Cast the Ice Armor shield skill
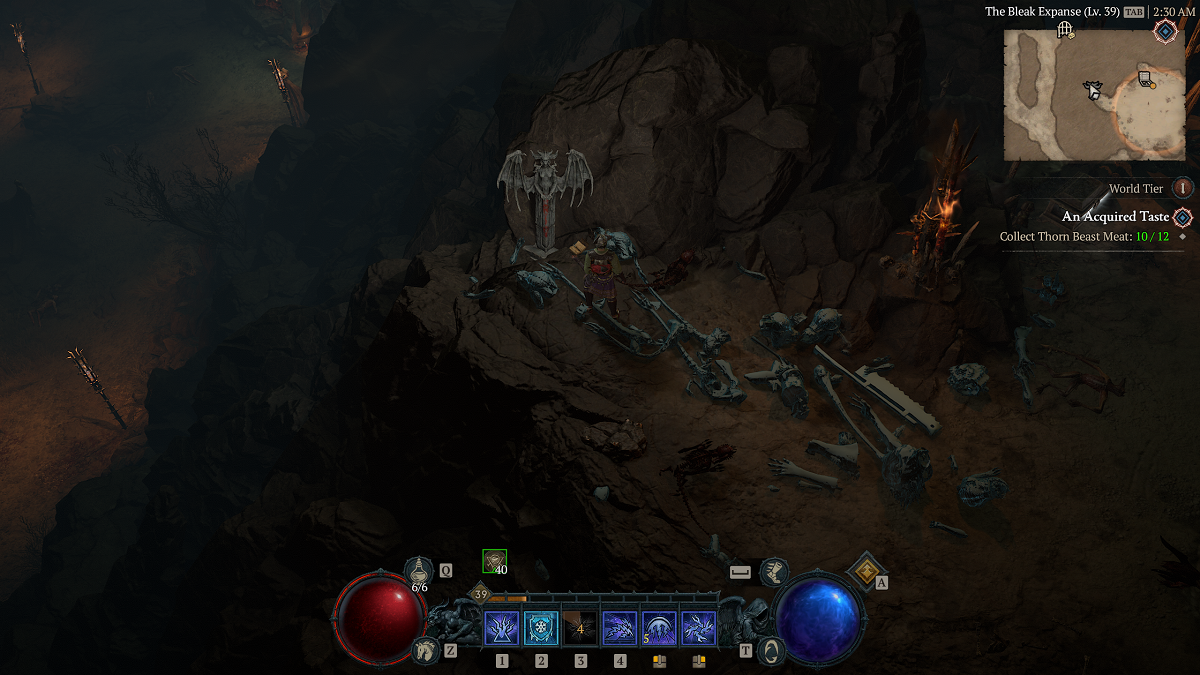This screenshot has height=675, width=1200. click(x=541, y=629)
